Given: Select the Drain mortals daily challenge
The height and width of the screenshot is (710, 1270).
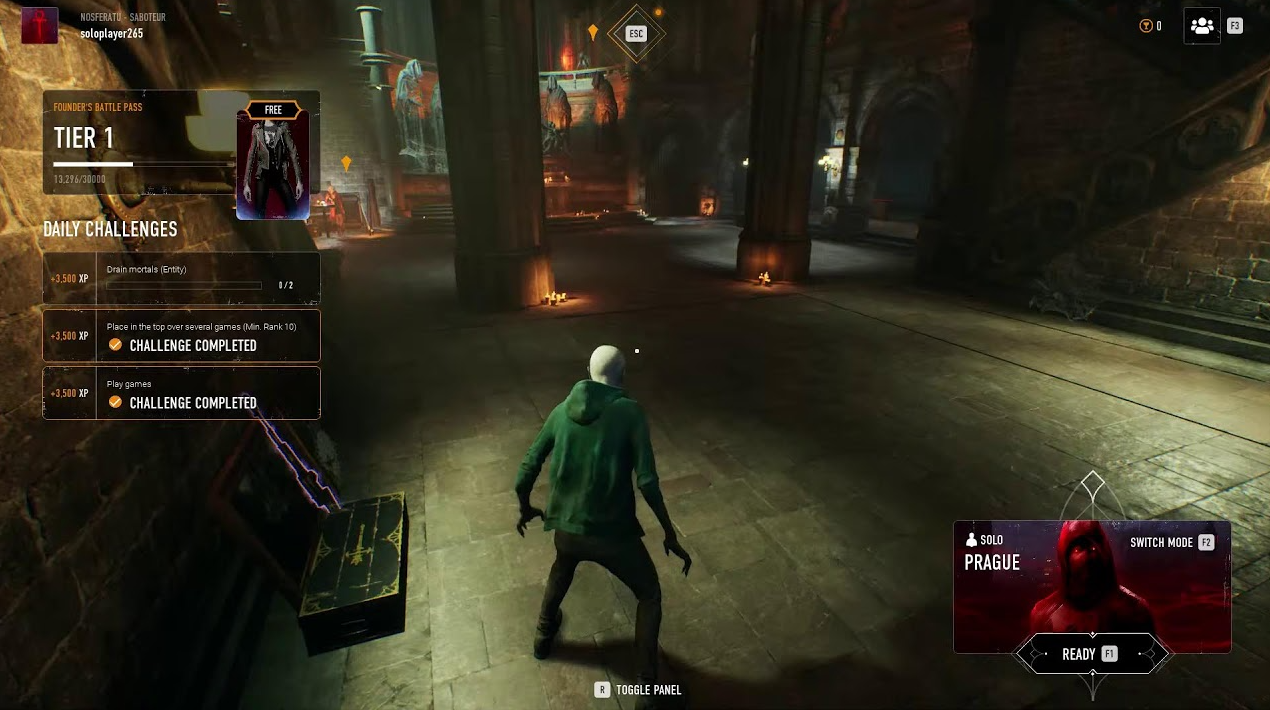Looking at the screenshot, I should (181, 278).
